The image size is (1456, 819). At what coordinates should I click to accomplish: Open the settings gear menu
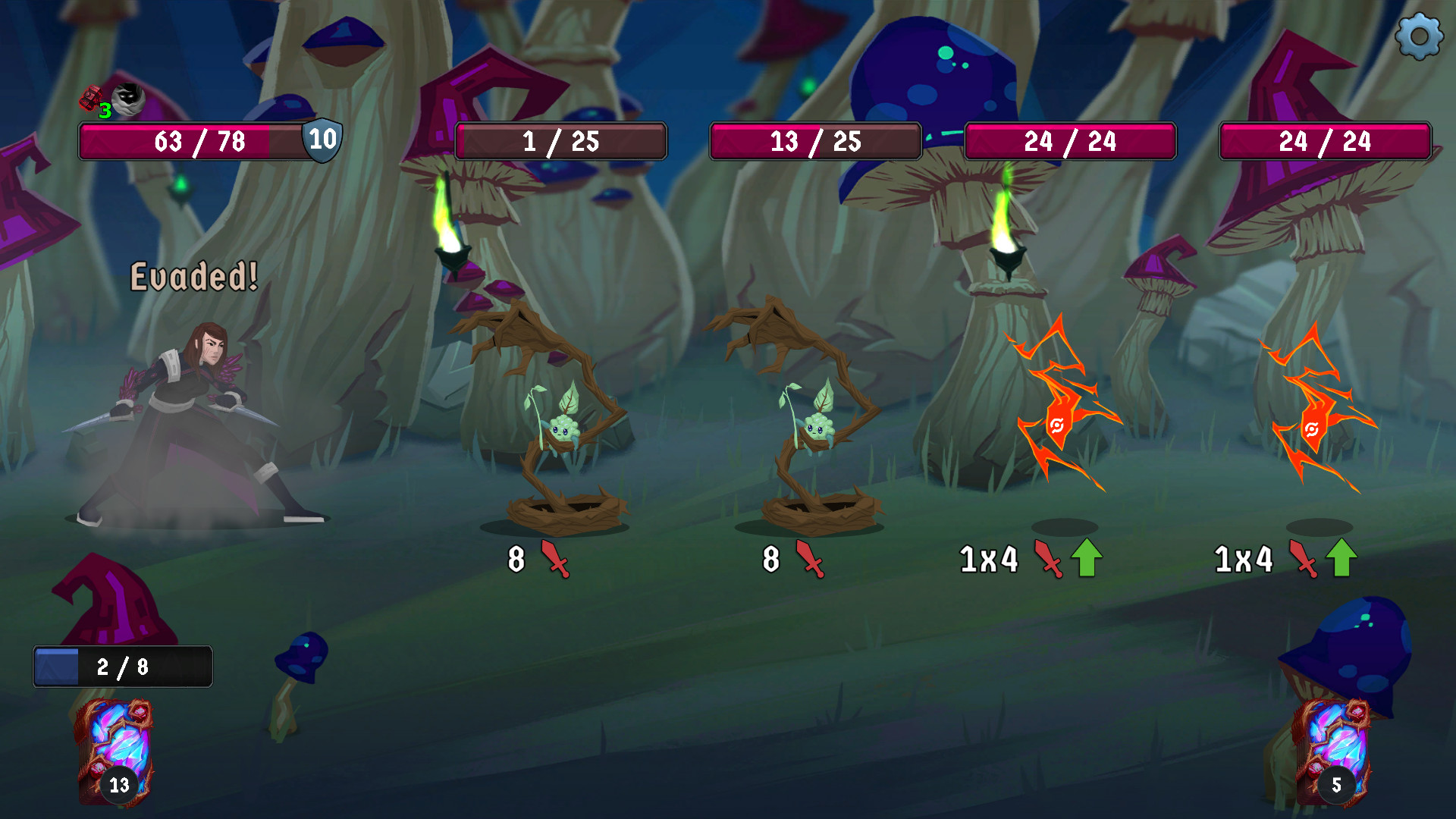(x=1419, y=36)
